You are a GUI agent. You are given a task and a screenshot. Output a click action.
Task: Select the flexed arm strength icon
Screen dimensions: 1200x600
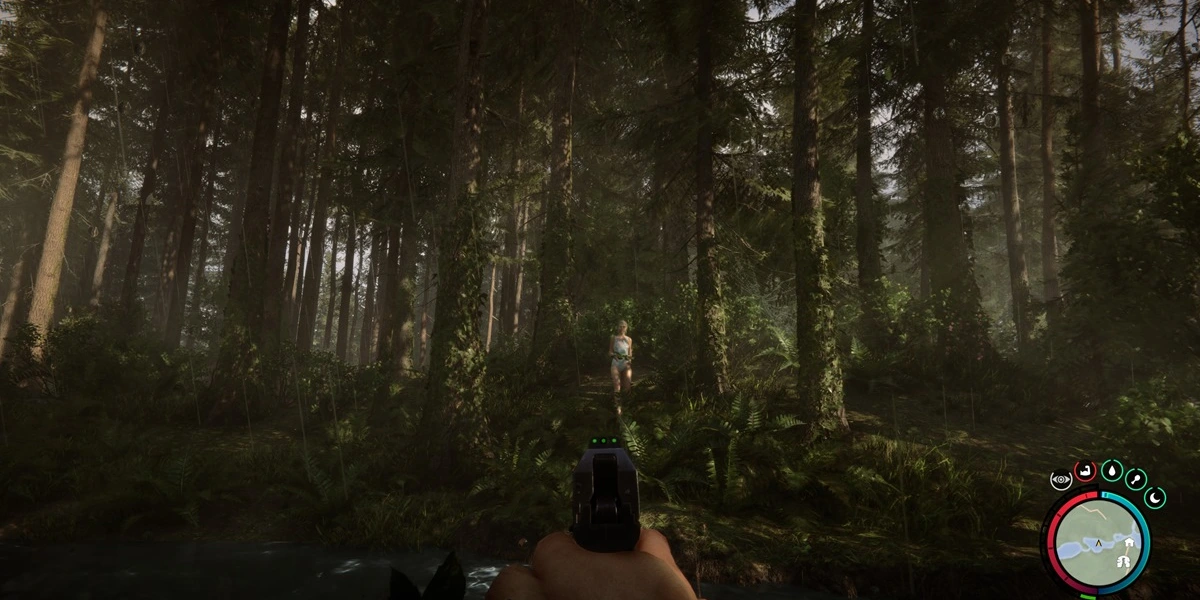click(x=1084, y=470)
